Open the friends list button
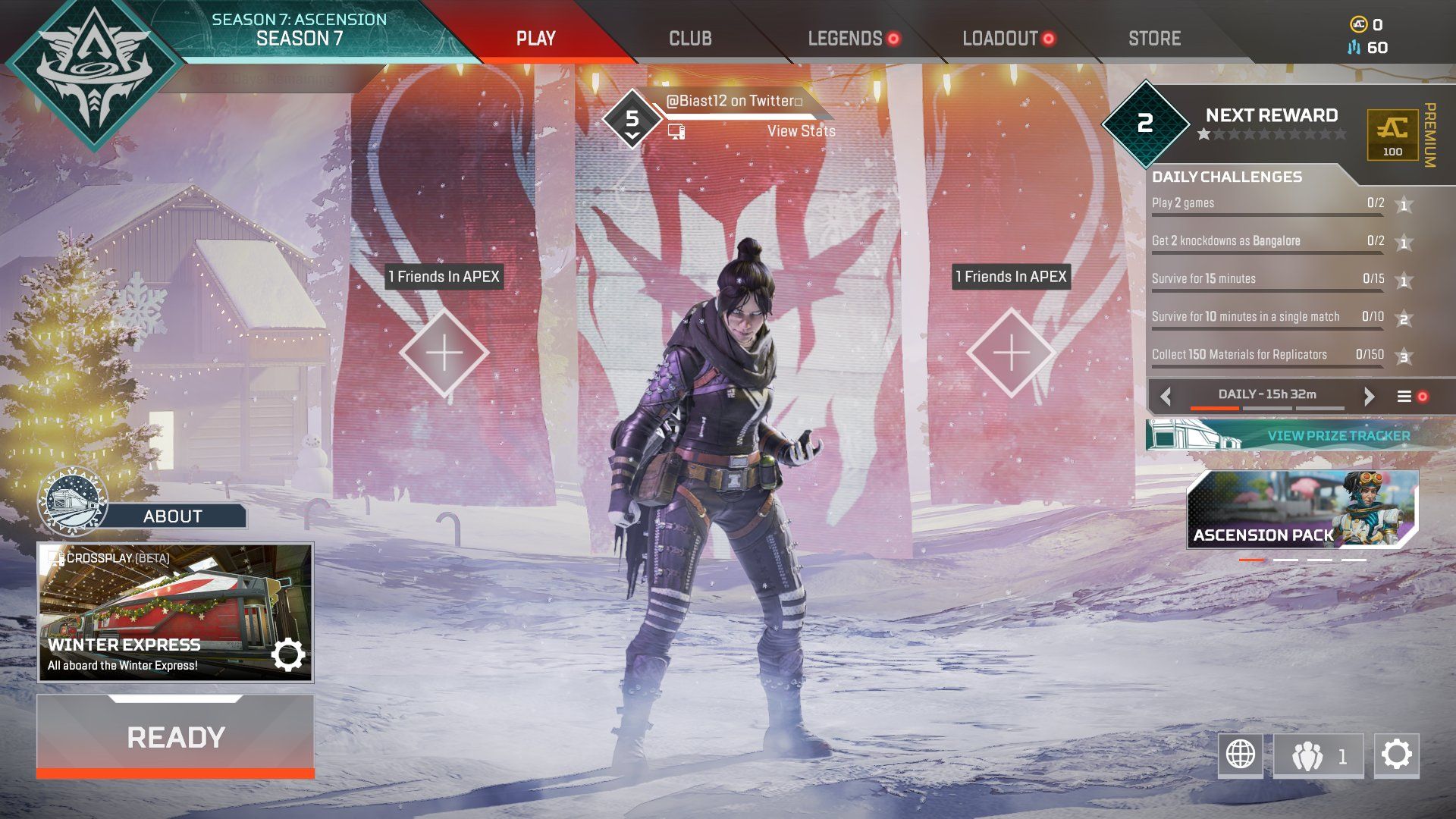This screenshot has width=1456, height=819. (x=1318, y=755)
